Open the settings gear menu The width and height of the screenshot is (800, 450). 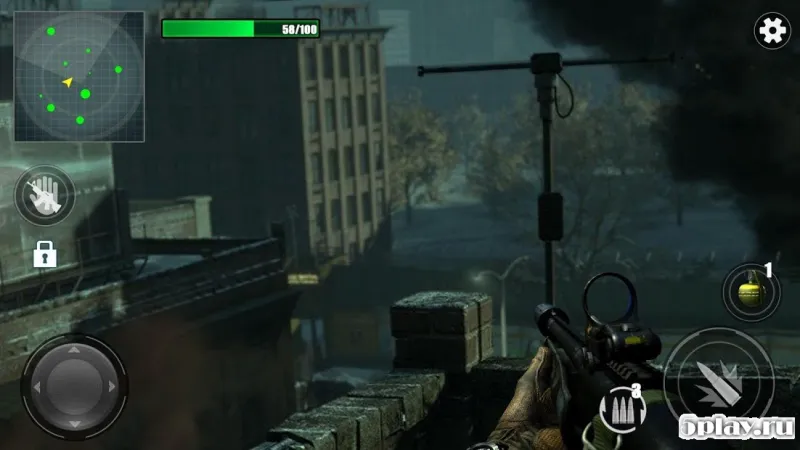[x=772, y=32]
